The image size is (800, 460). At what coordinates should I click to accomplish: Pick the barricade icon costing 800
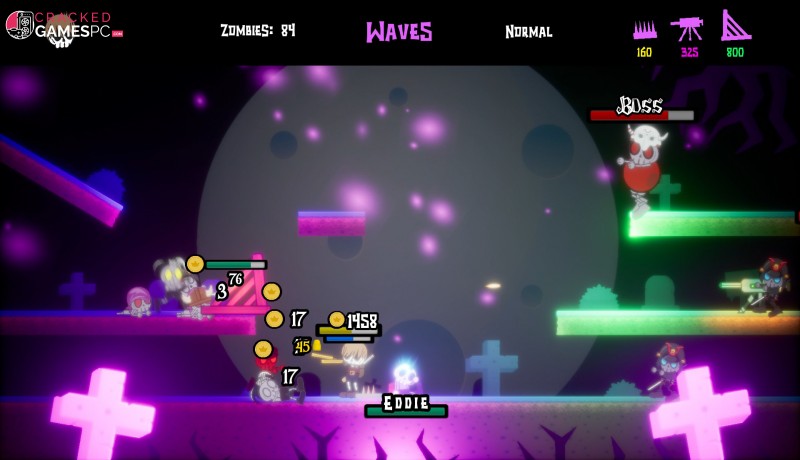pos(735,27)
